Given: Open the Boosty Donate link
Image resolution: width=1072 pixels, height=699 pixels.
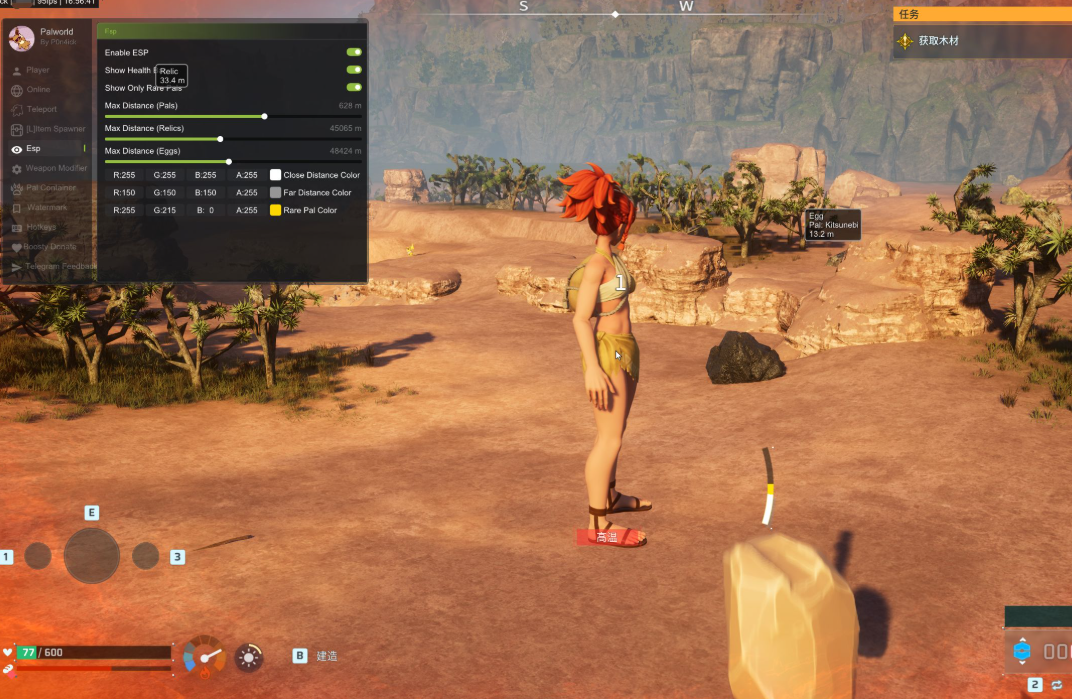Looking at the screenshot, I should (x=50, y=246).
